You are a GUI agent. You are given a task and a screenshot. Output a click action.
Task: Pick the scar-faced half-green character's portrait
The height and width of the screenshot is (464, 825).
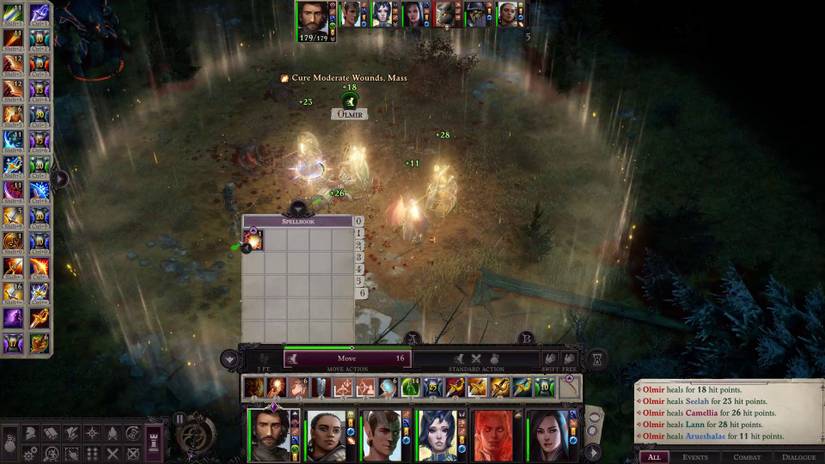(x=382, y=435)
